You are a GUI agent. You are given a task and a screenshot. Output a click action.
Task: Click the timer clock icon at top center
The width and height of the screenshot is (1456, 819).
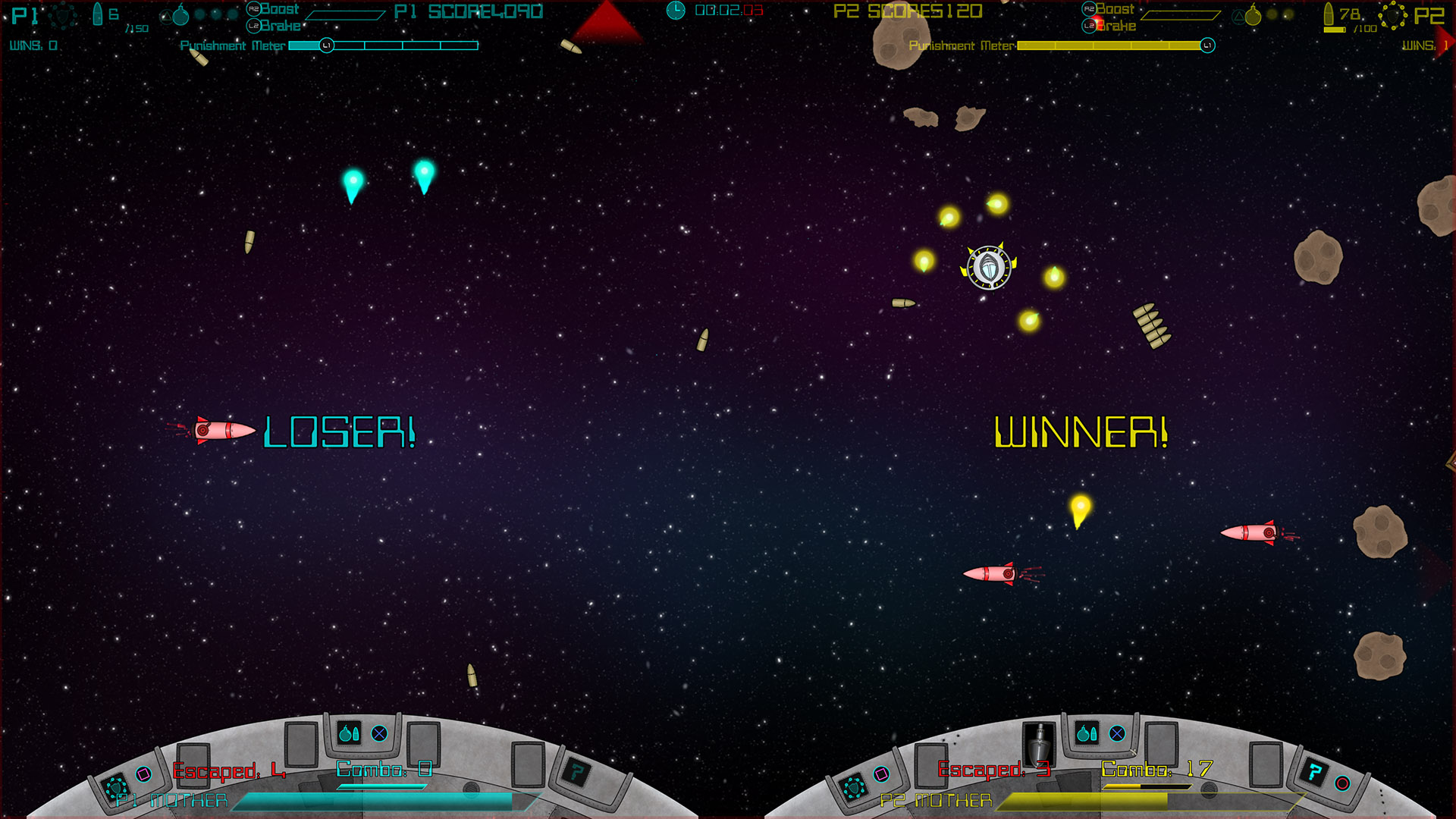pos(674,11)
